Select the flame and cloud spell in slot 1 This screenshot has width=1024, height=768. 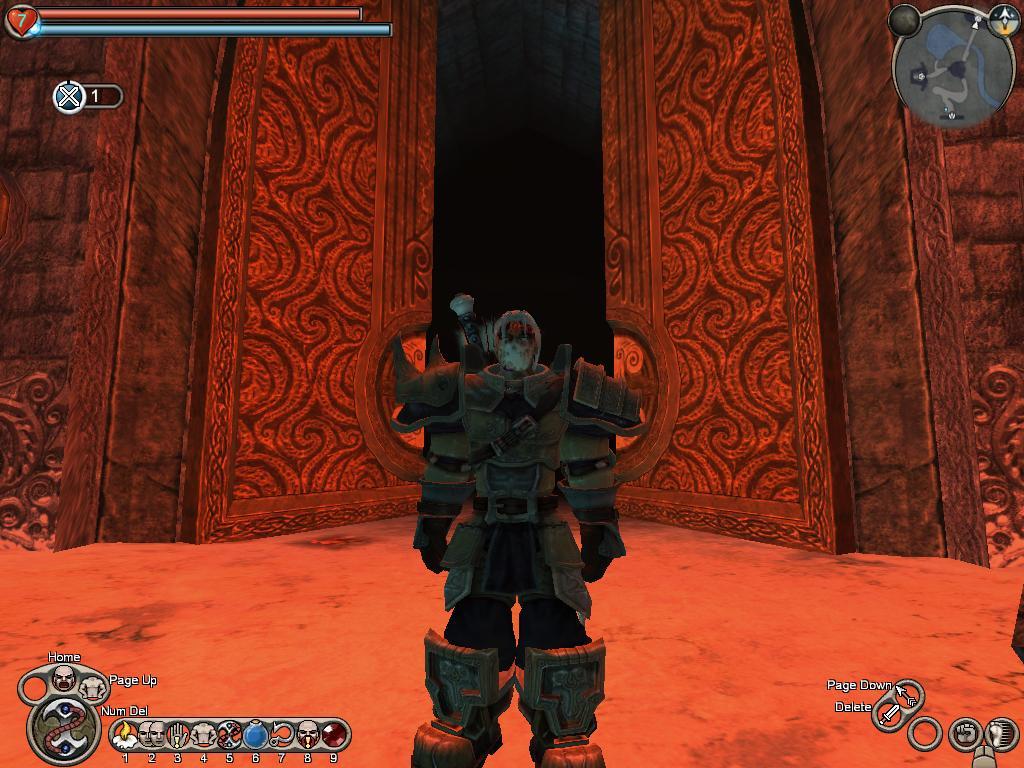click(125, 735)
